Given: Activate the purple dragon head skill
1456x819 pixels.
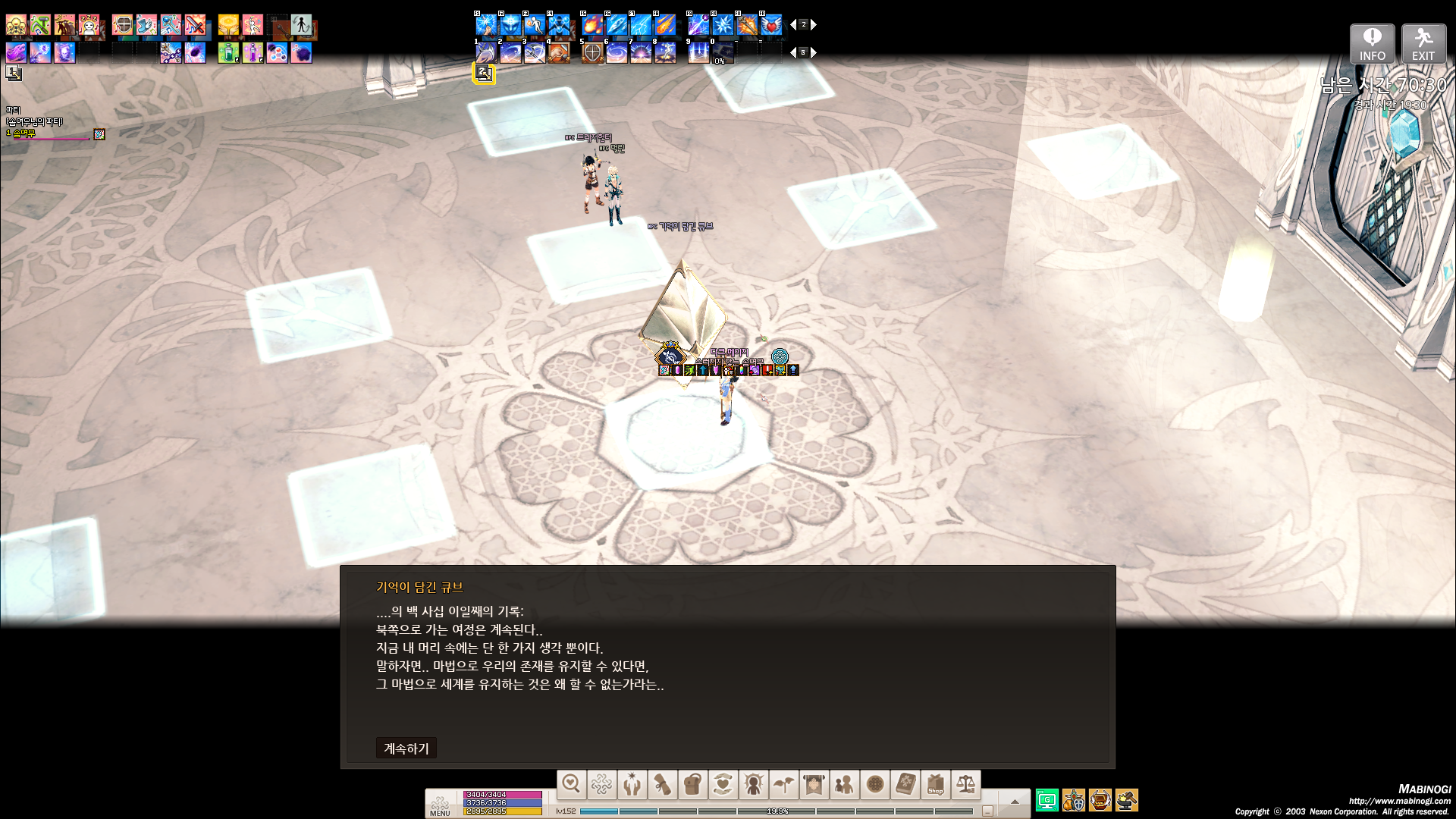Looking at the screenshot, I should (17, 52).
